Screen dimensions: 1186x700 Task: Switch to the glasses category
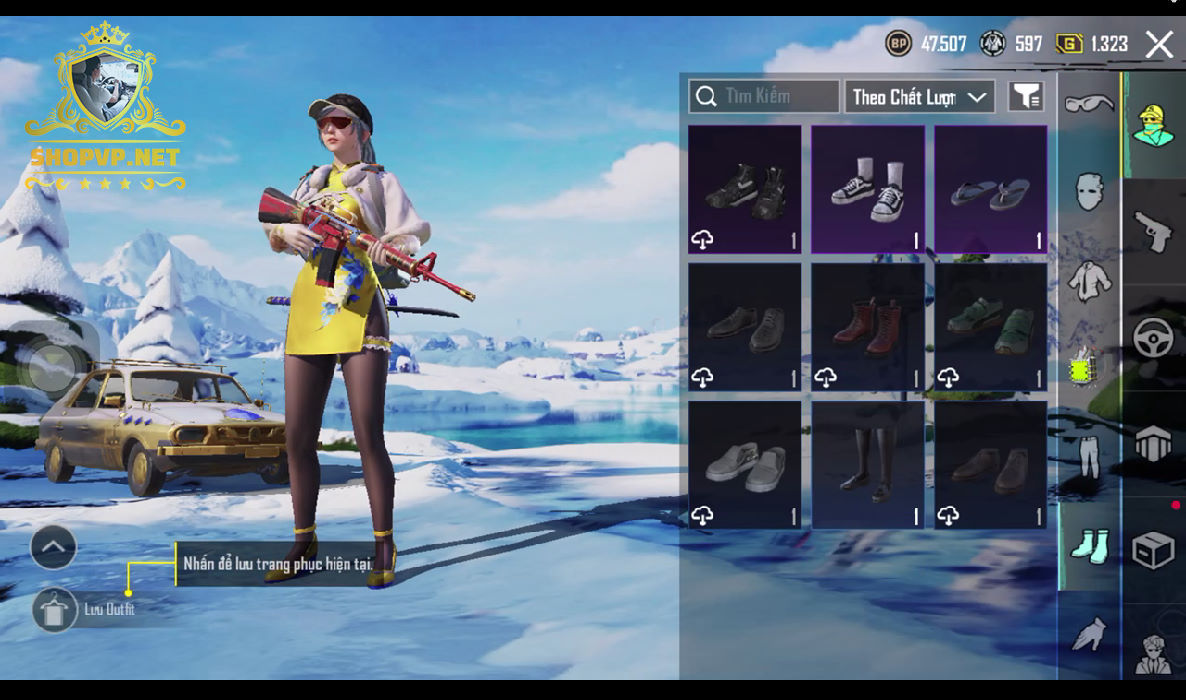pyautogui.click(x=1088, y=104)
